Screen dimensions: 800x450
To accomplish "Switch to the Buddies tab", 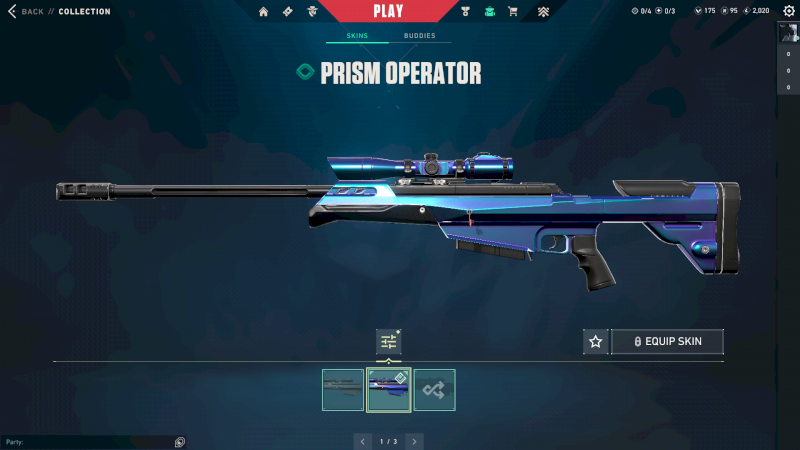I will click(419, 36).
